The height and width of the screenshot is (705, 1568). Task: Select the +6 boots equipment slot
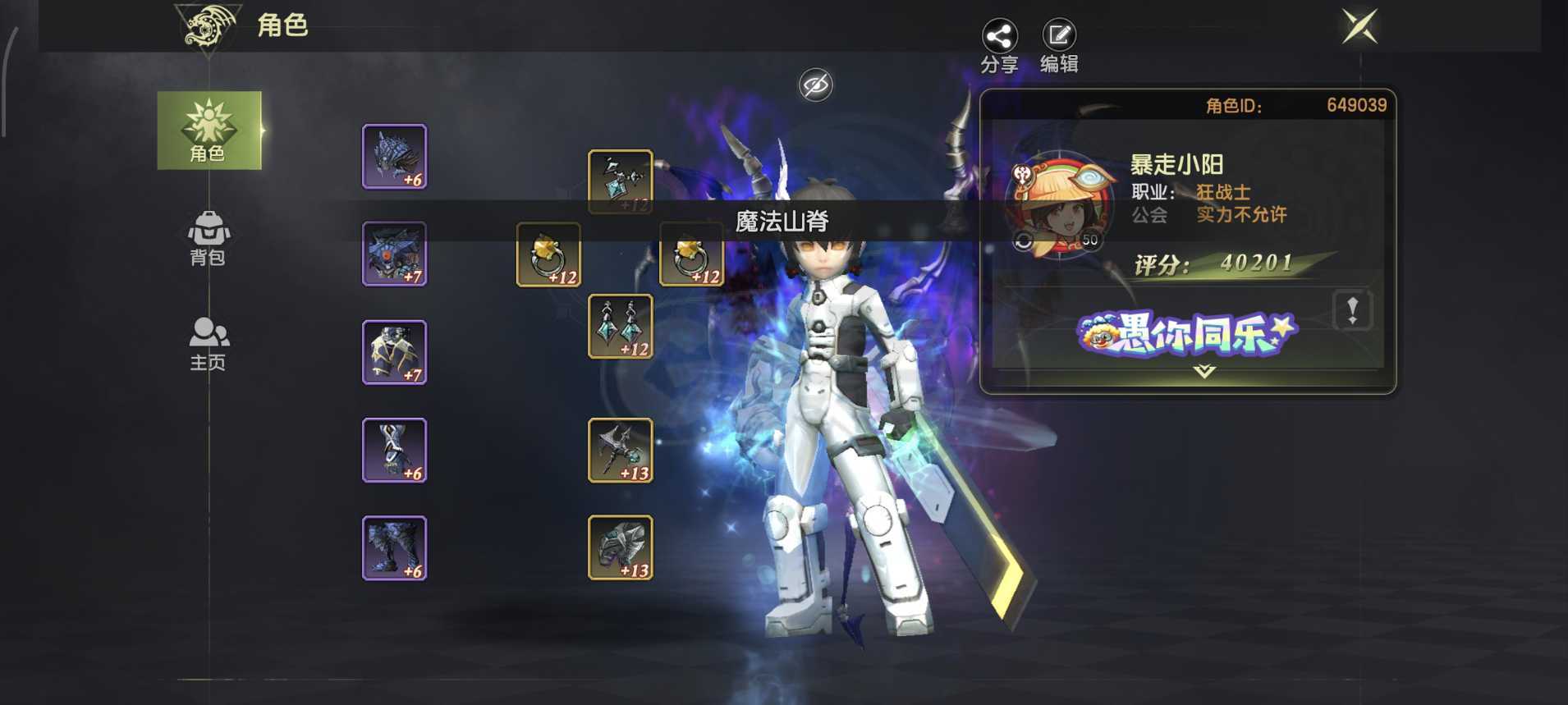[393, 548]
